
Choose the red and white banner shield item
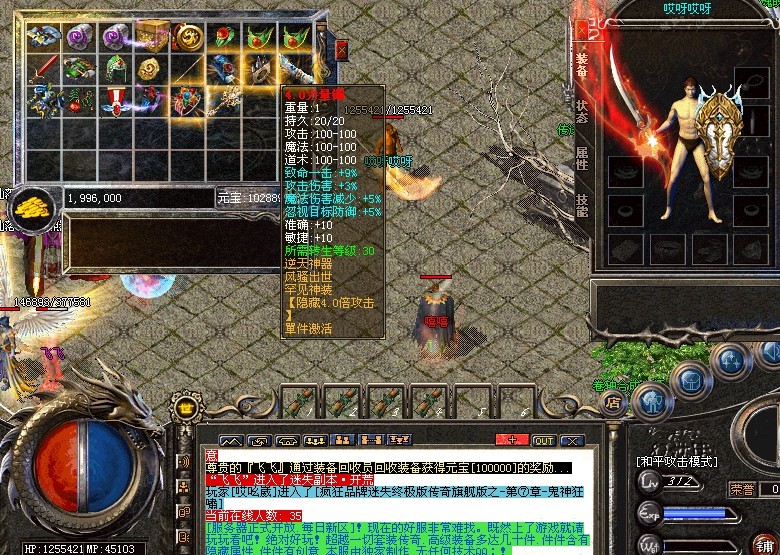tap(116, 101)
